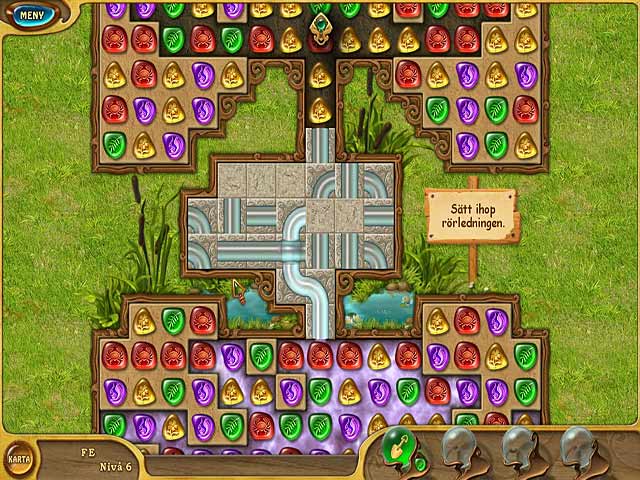
Task: Open the MENY menu button
Action: click(x=32, y=15)
